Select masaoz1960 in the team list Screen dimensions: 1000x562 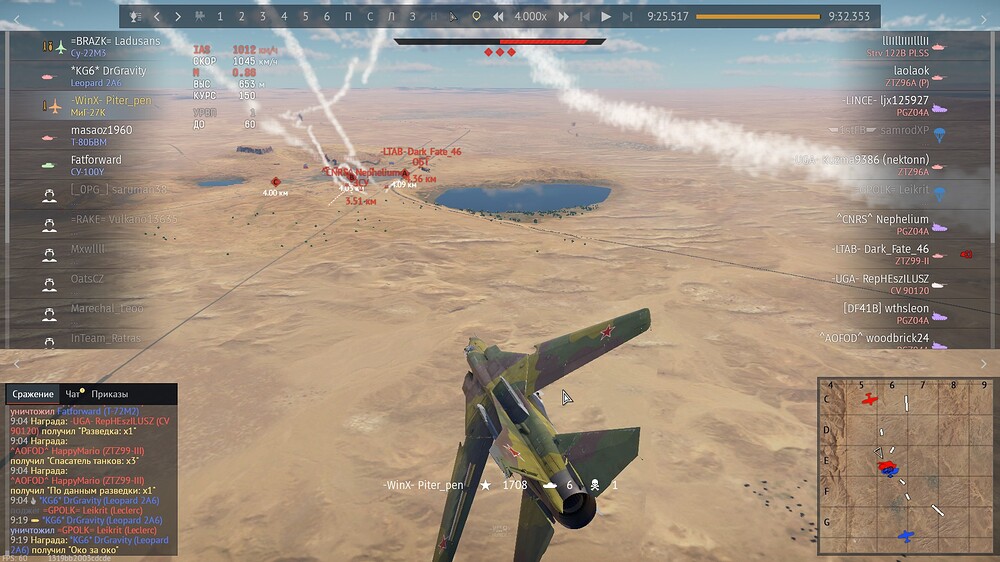tap(101, 130)
